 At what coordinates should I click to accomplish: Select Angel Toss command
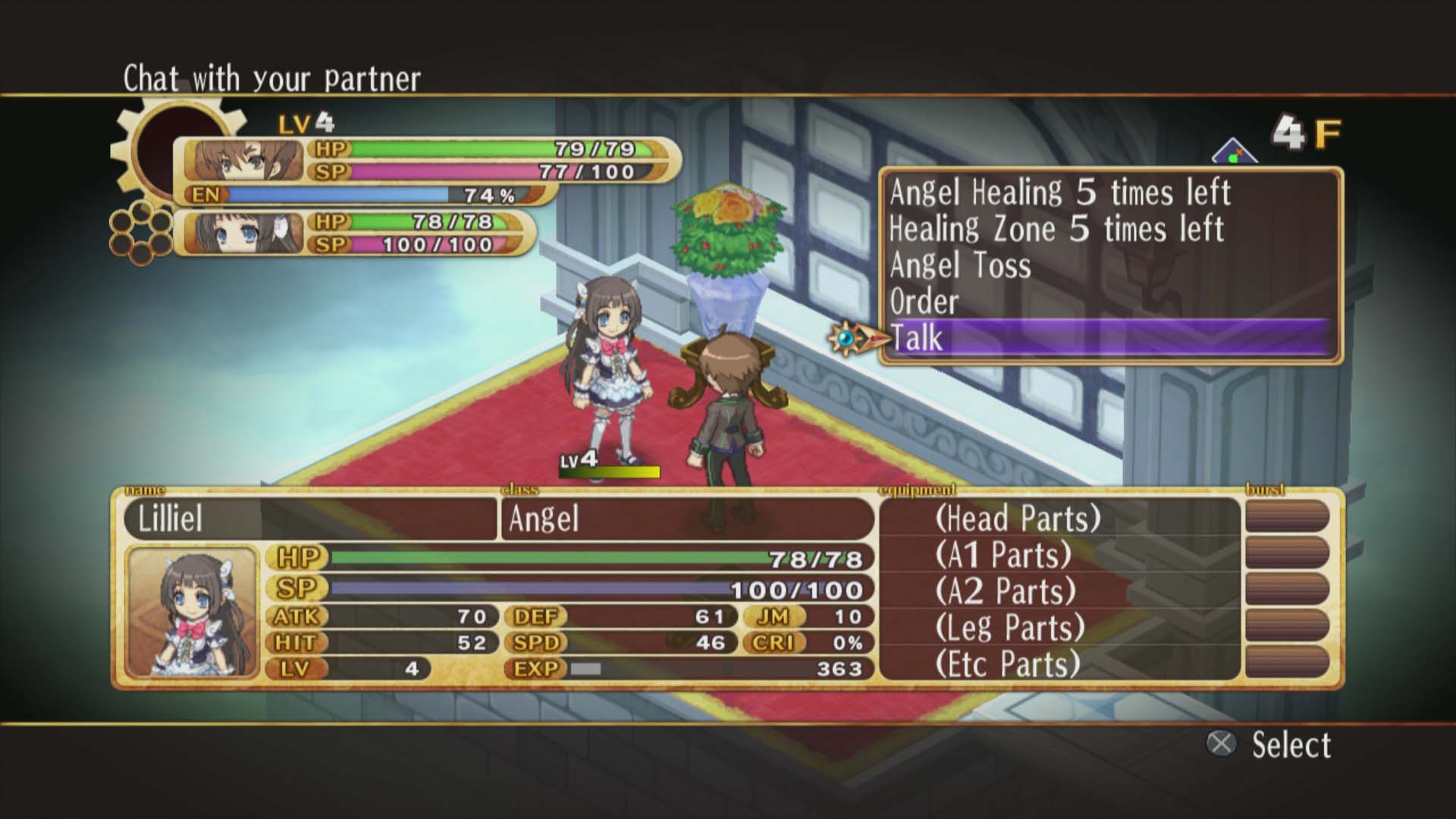pos(959,267)
